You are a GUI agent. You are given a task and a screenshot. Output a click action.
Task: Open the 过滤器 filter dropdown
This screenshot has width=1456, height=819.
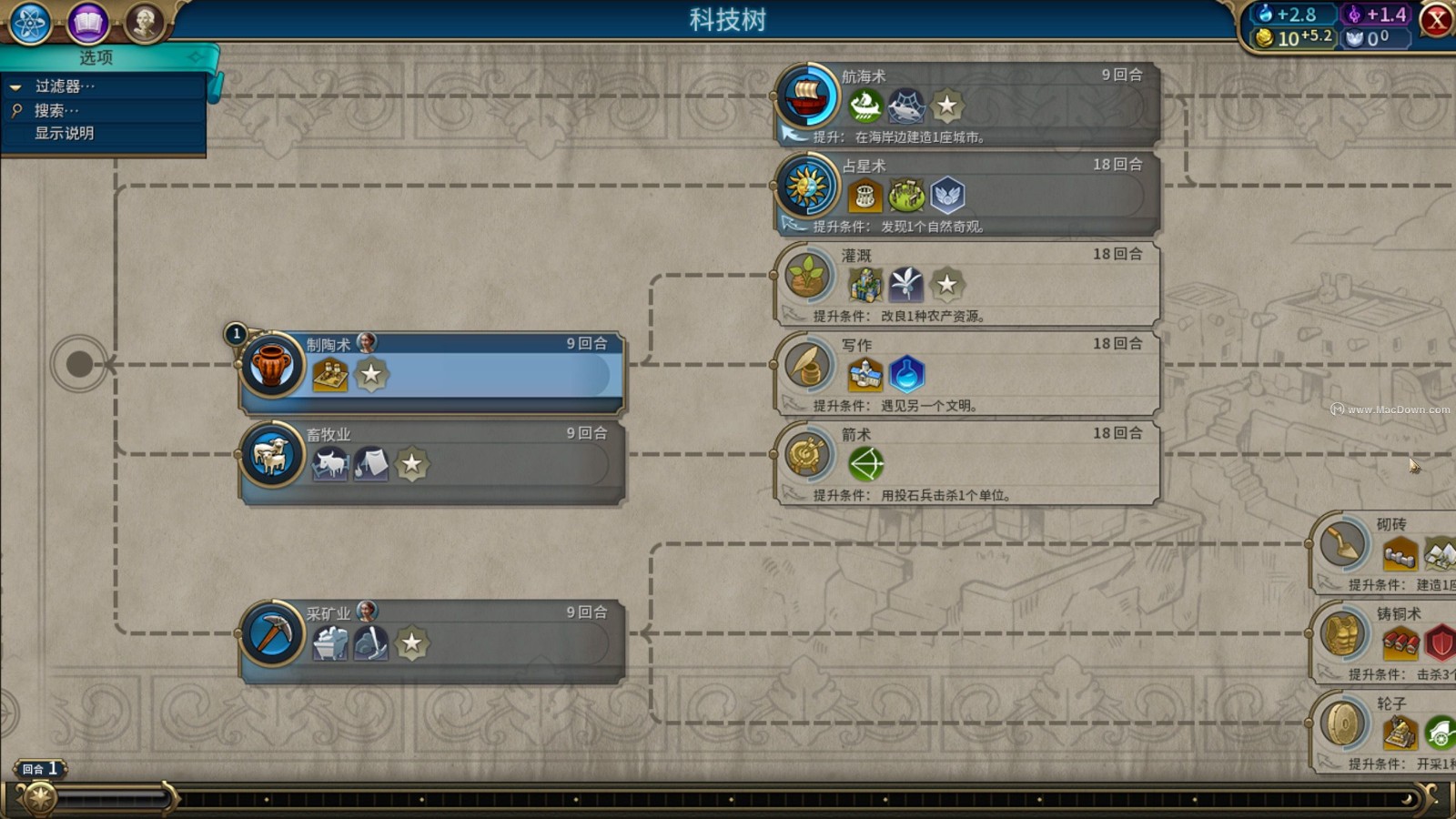(64, 86)
